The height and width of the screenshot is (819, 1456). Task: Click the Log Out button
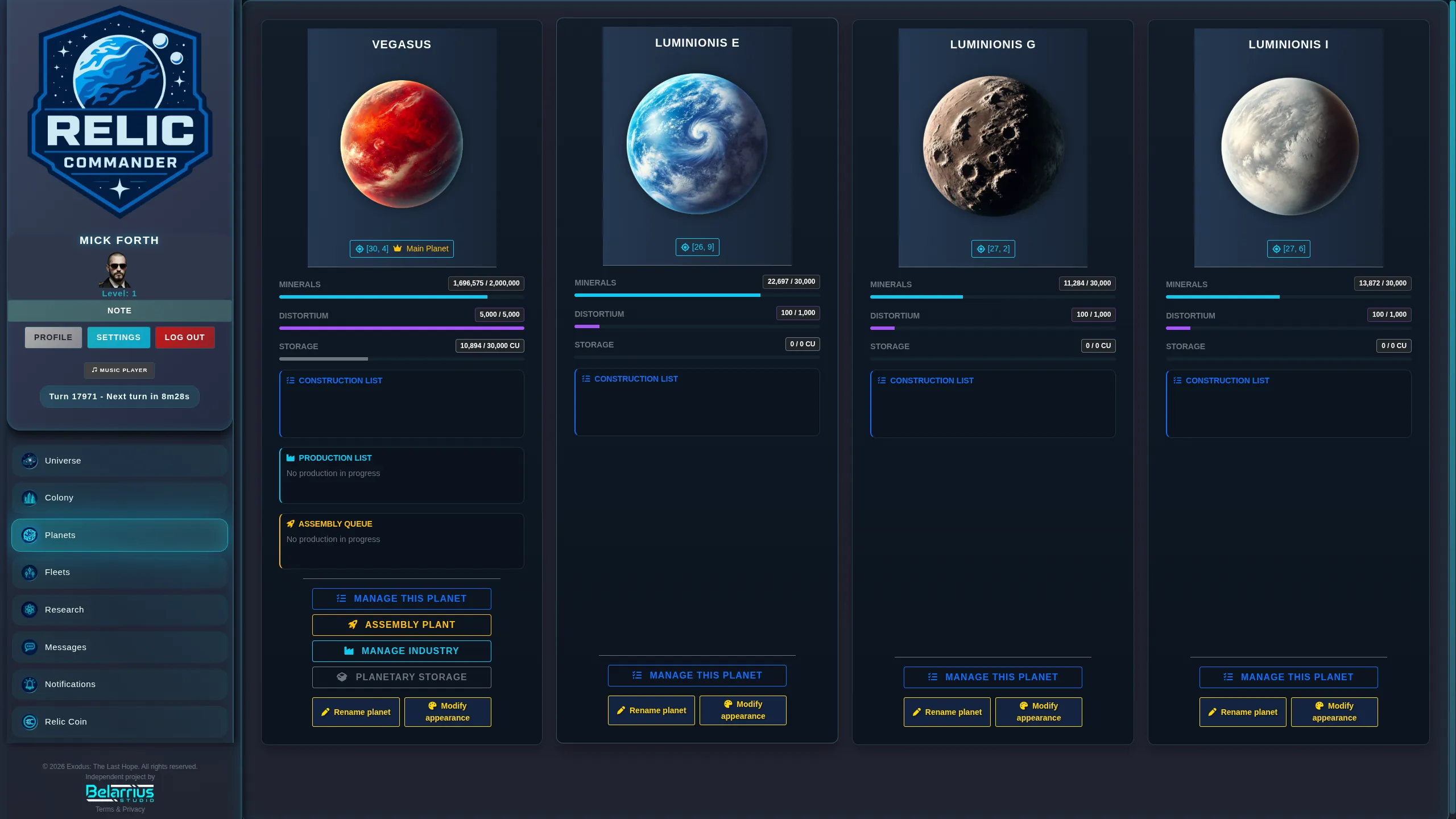pos(184,337)
